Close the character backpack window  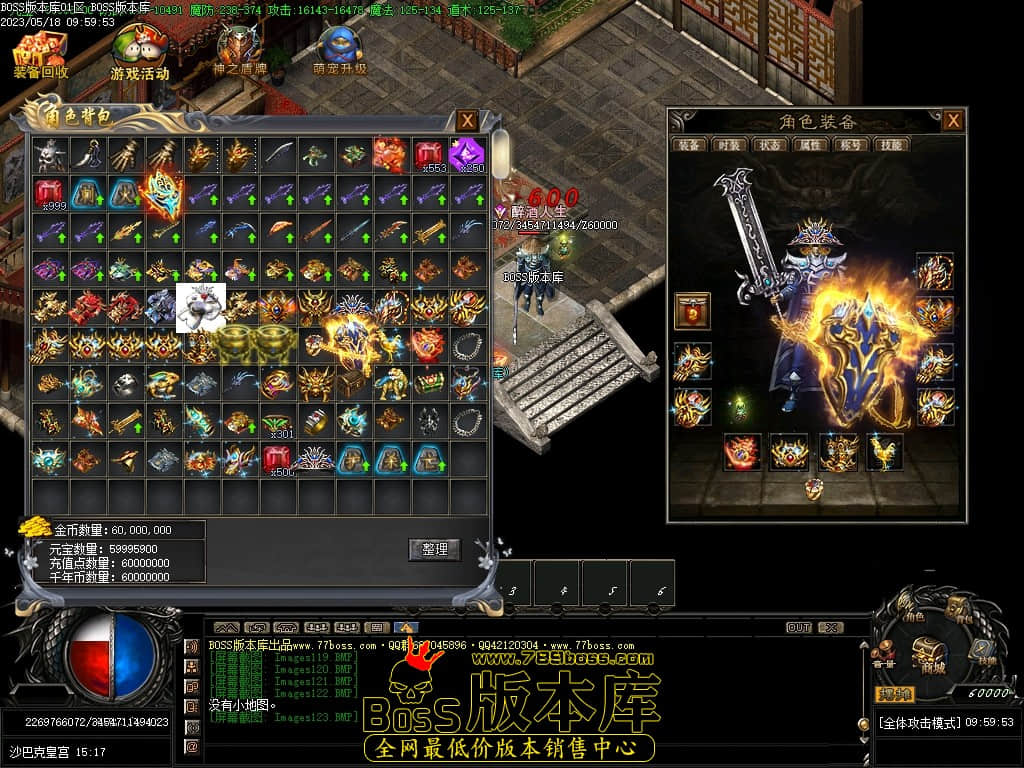[467, 121]
